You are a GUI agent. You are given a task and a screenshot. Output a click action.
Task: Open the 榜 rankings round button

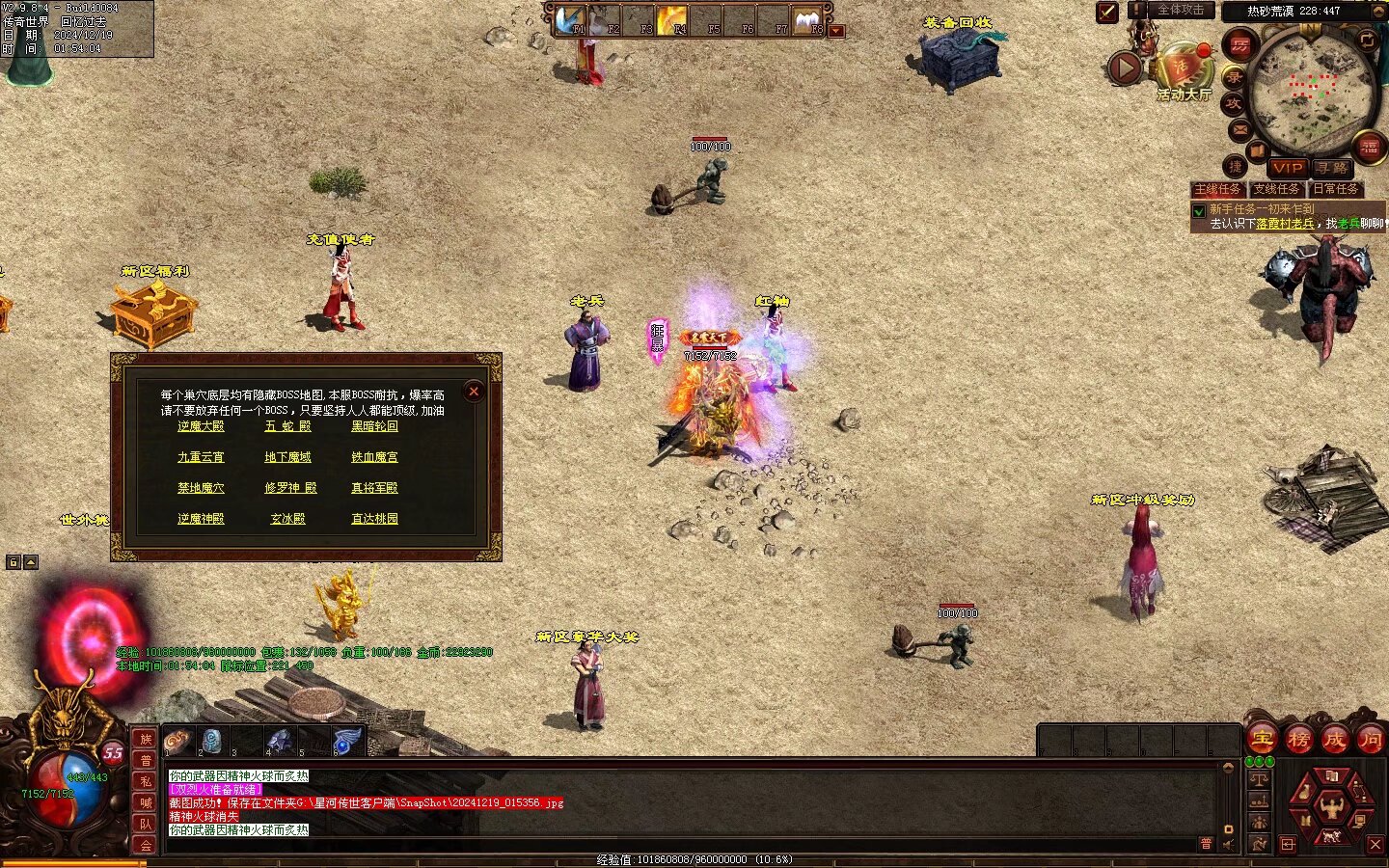click(x=1298, y=740)
